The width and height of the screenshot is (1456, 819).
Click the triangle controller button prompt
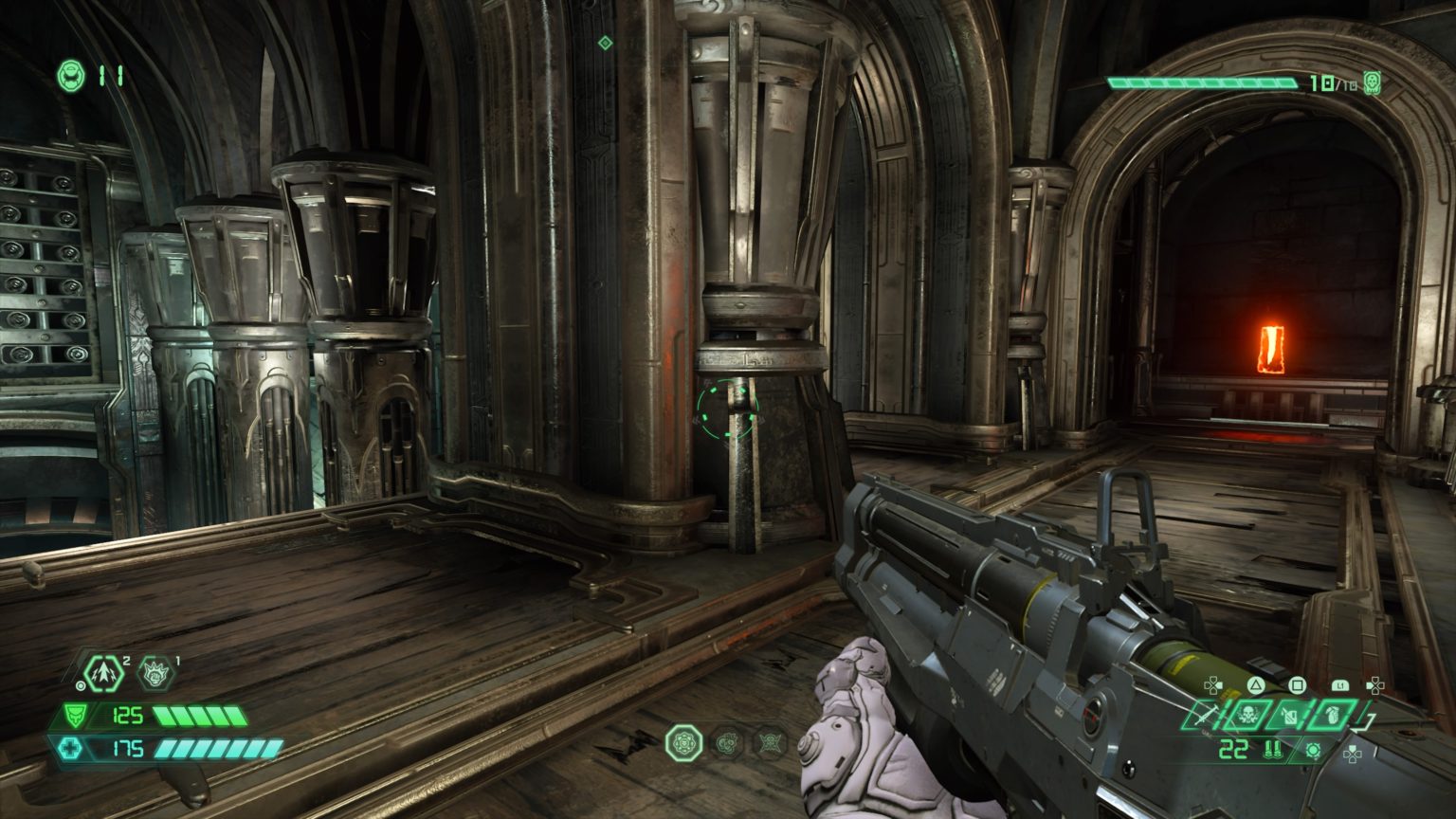pyautogui.click(x=1256, y=684)
